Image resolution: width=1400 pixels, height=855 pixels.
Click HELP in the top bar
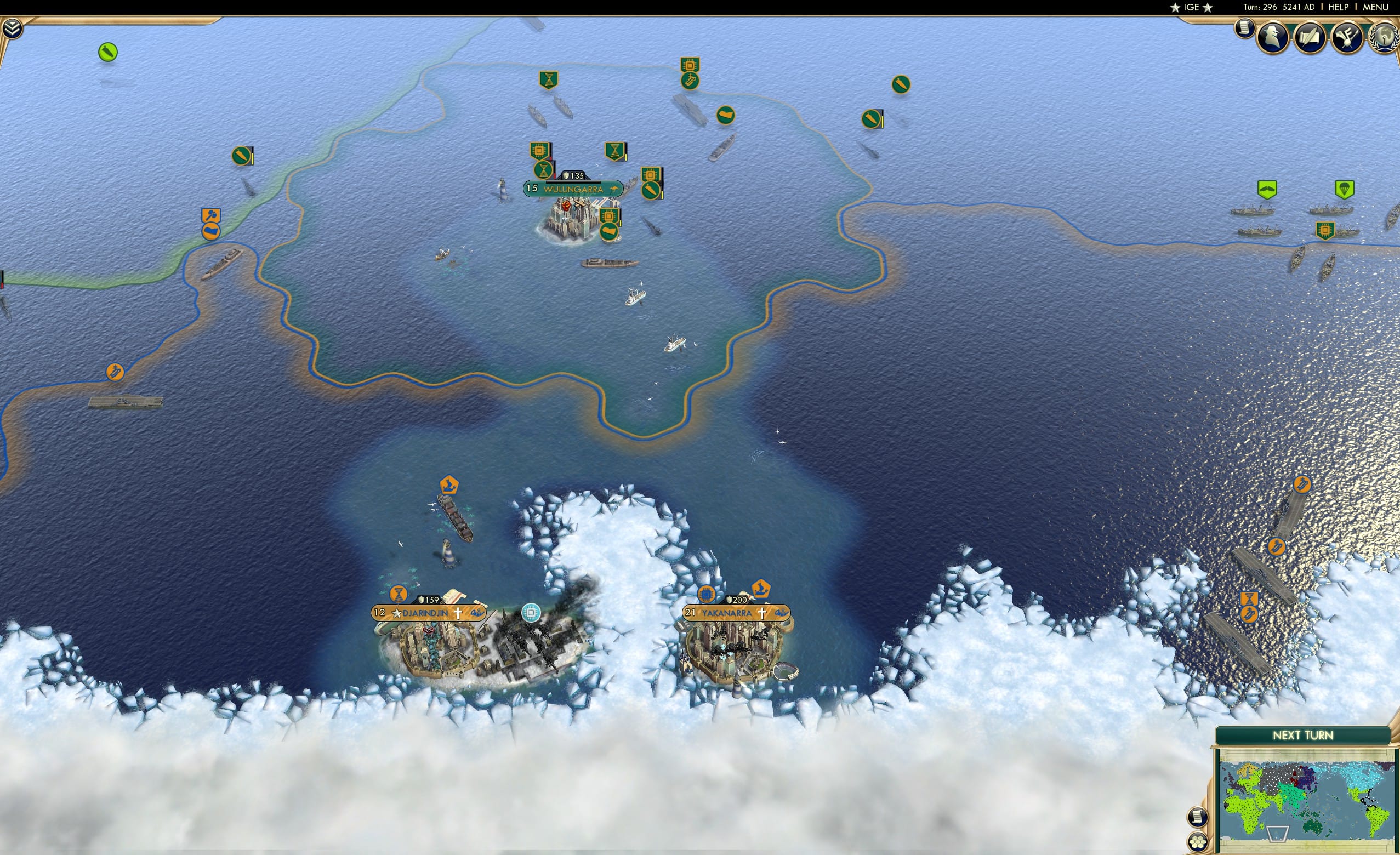tap(1339, 7)
